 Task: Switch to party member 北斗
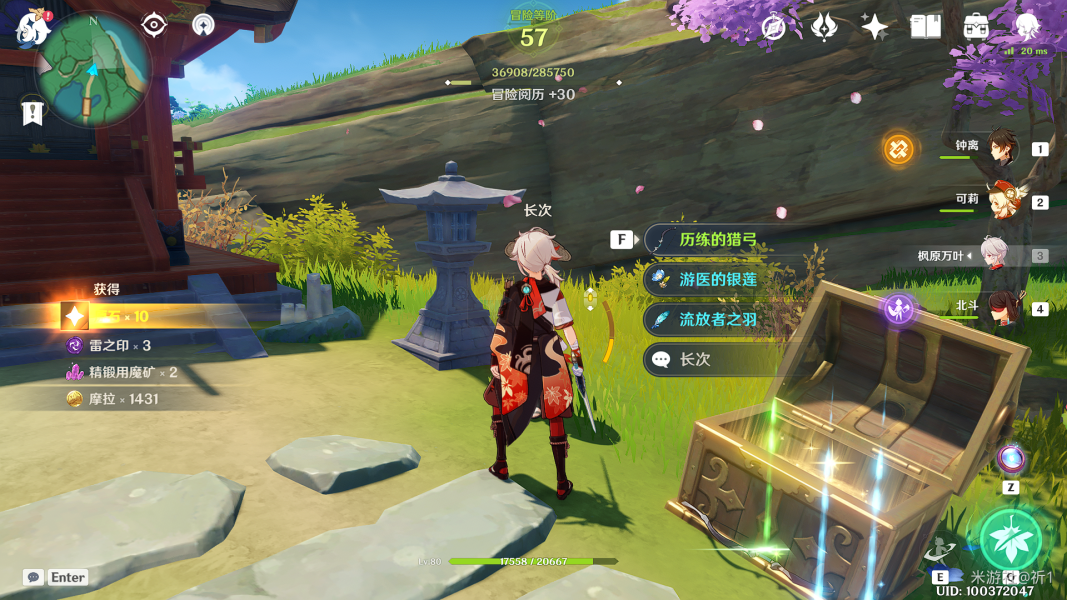[x=1001, y=308]
